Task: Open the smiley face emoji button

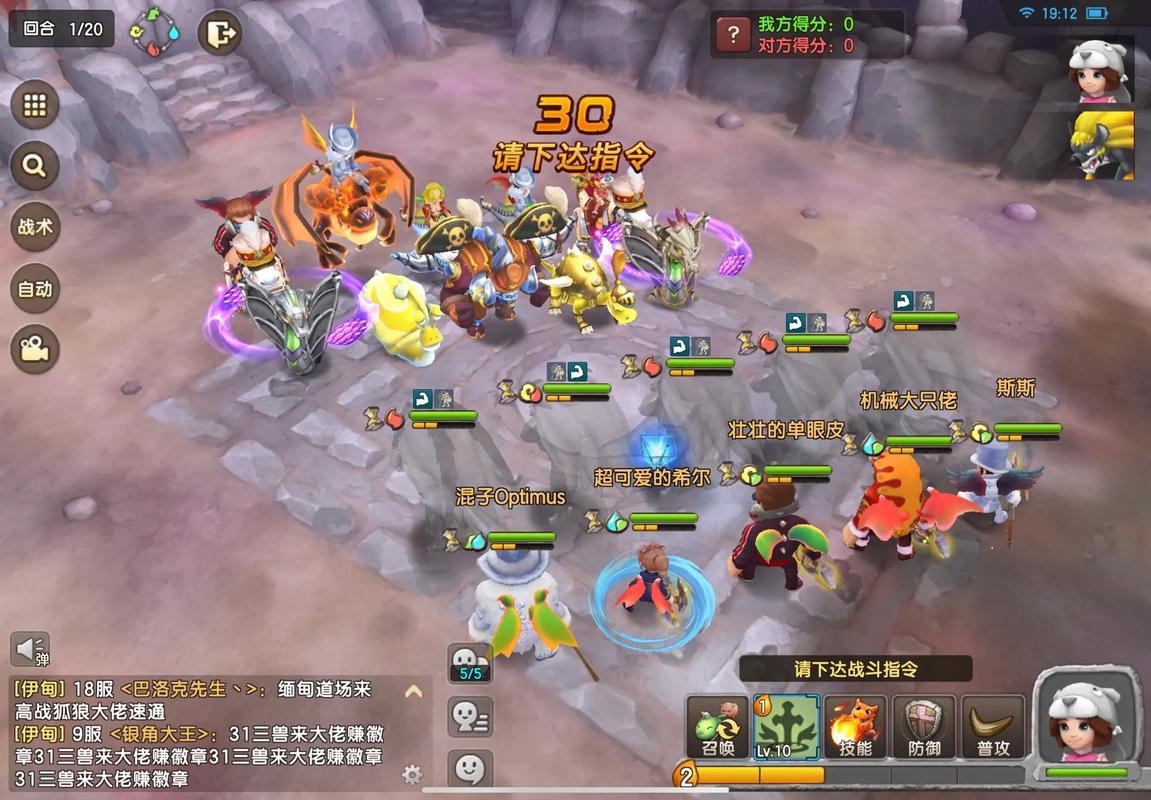Action: click(x=469, y=769)
